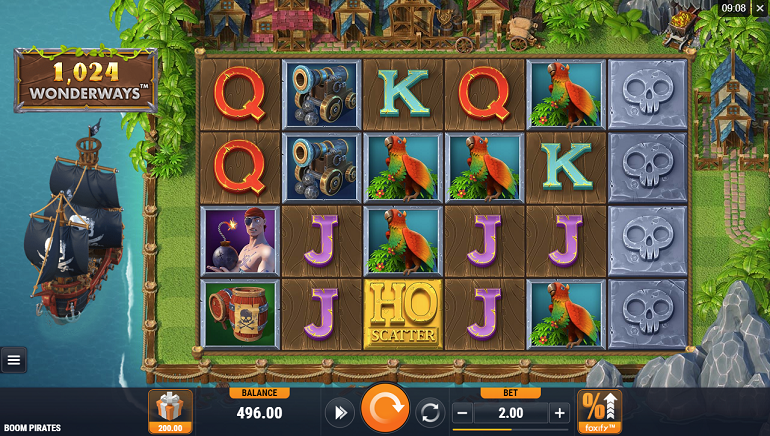Toggle the fast-forward turbo spin
Screen dimensions: 770x436
339,412
